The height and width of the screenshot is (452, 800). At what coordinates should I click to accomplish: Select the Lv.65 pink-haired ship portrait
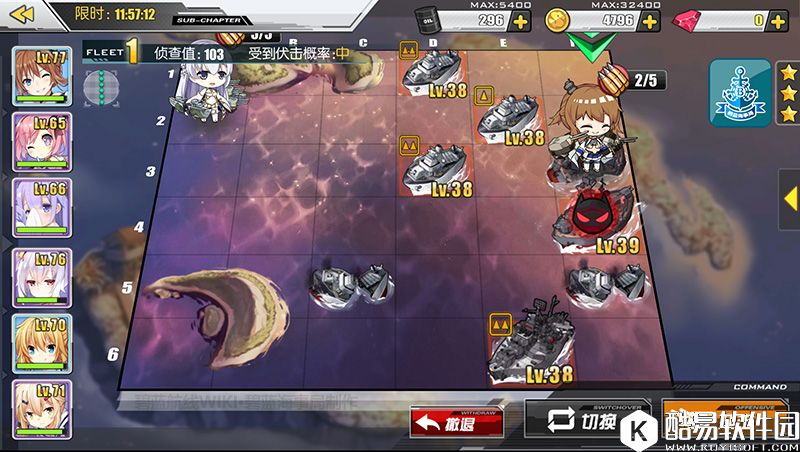pyautogui.click(x=42, y=143)
